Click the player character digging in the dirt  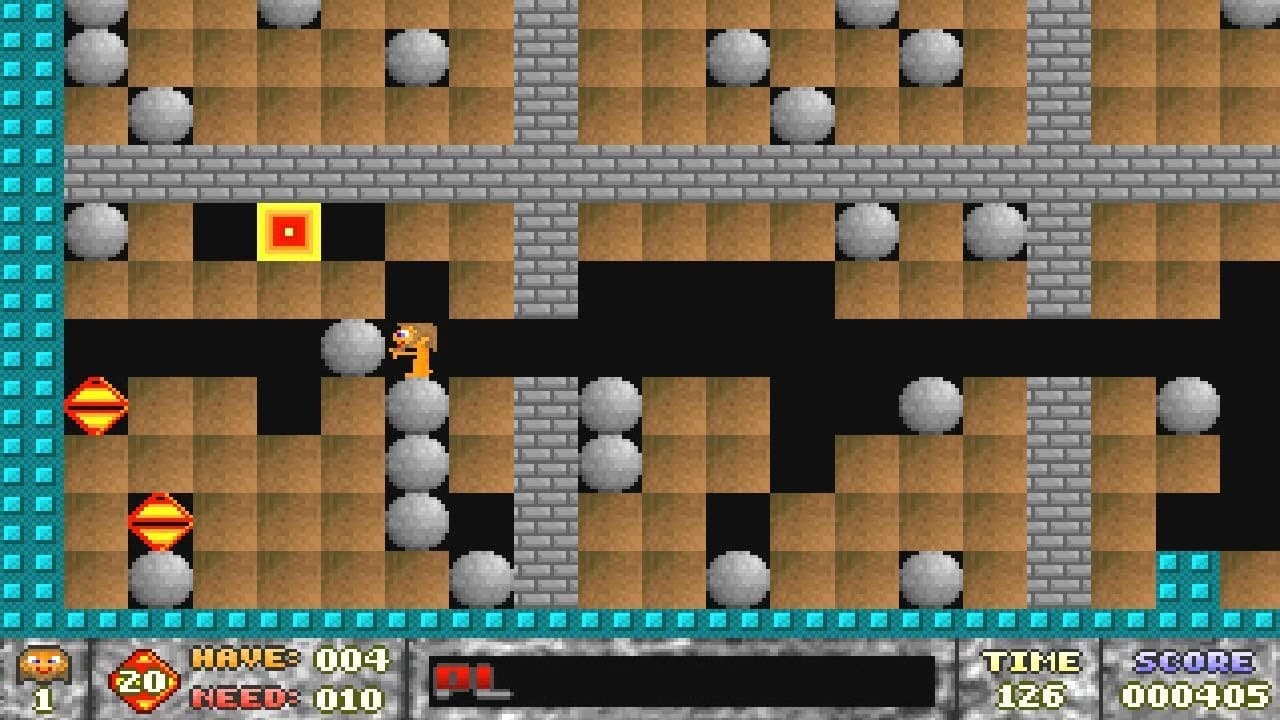412,345
